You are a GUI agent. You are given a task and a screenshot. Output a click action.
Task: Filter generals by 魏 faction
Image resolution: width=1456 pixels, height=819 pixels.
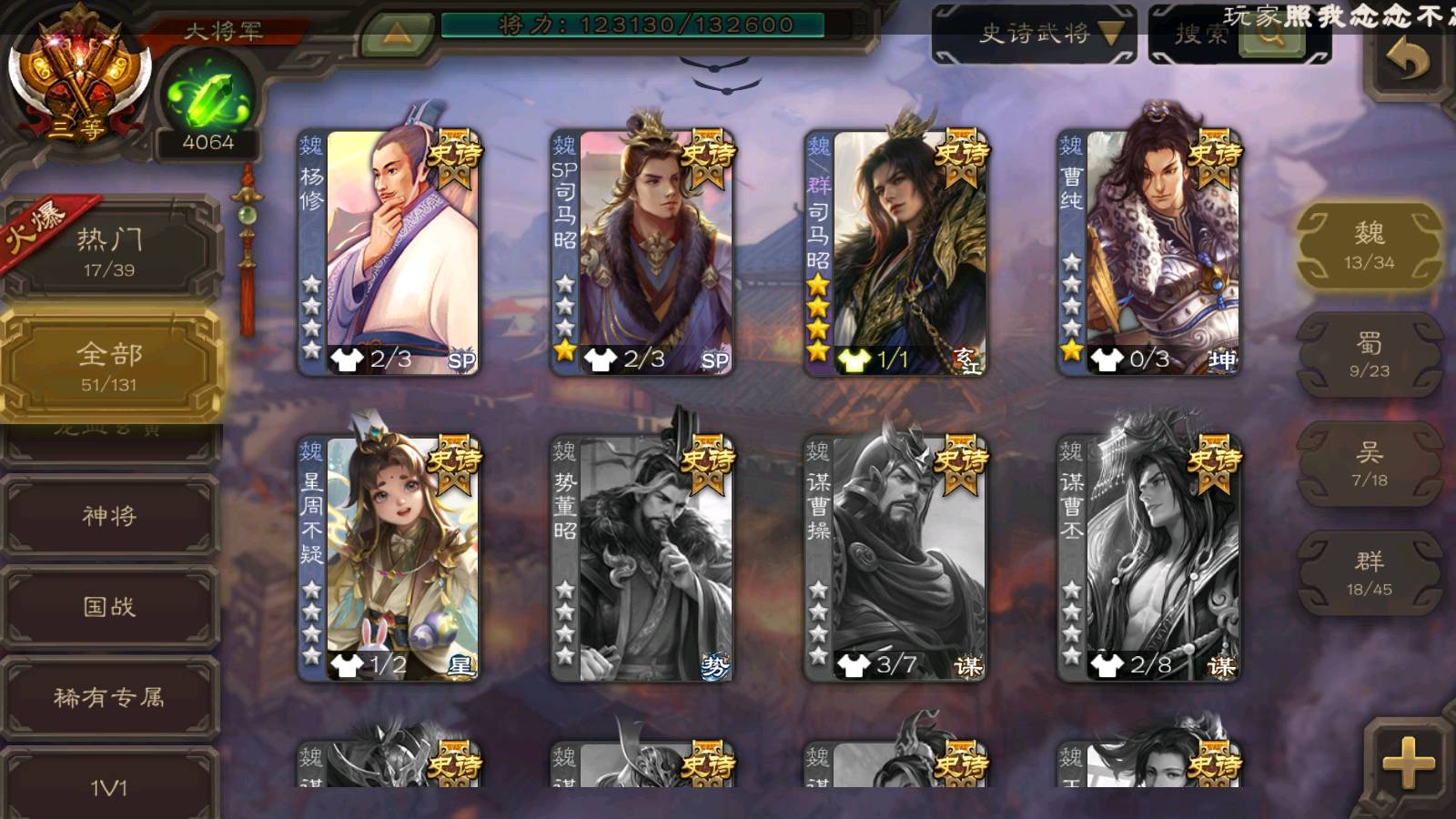[1369, 246]
